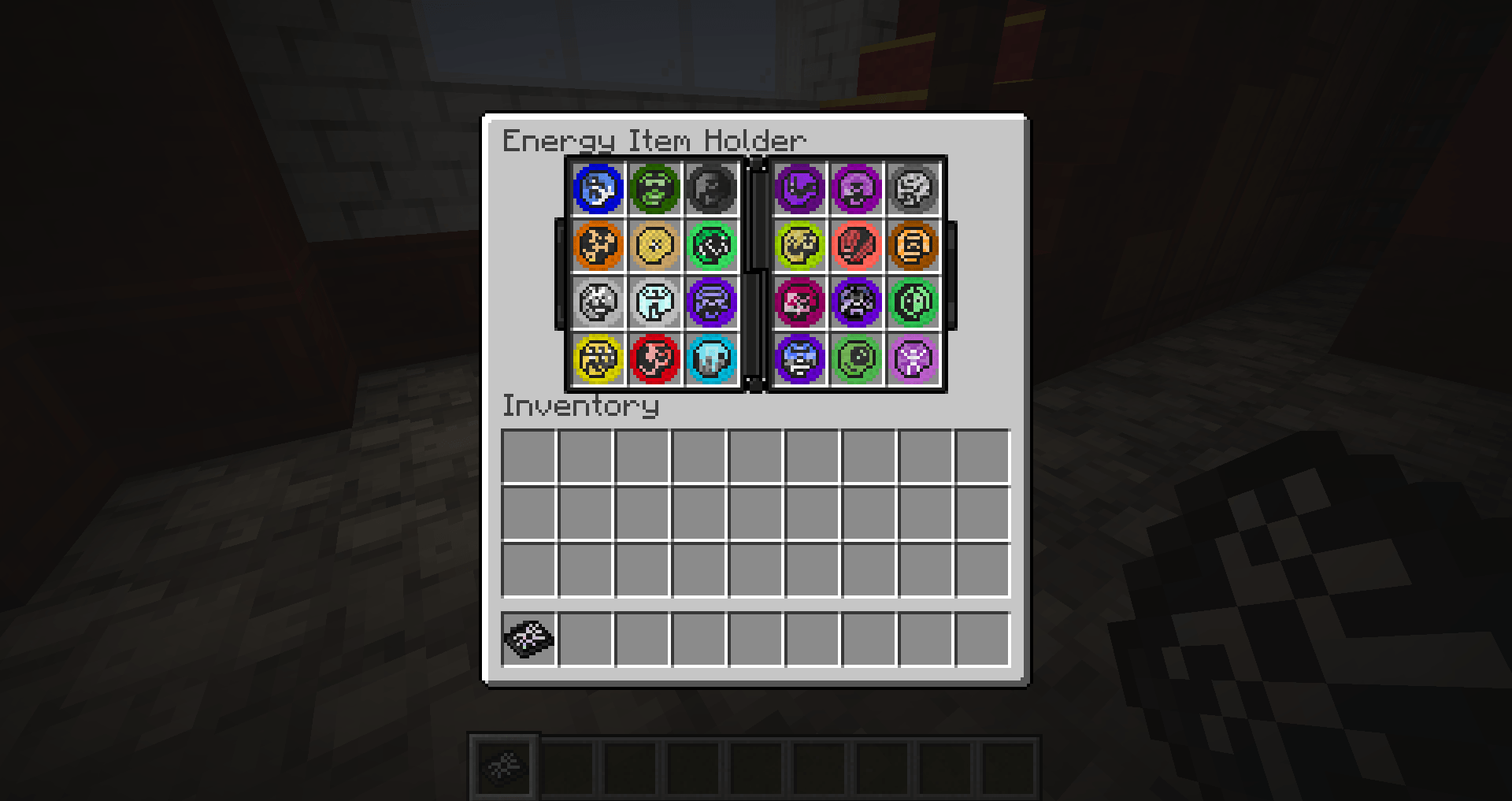Pick the violet energy item, bottom-right of right page
1512x801 pixels.
pos(914,358)
